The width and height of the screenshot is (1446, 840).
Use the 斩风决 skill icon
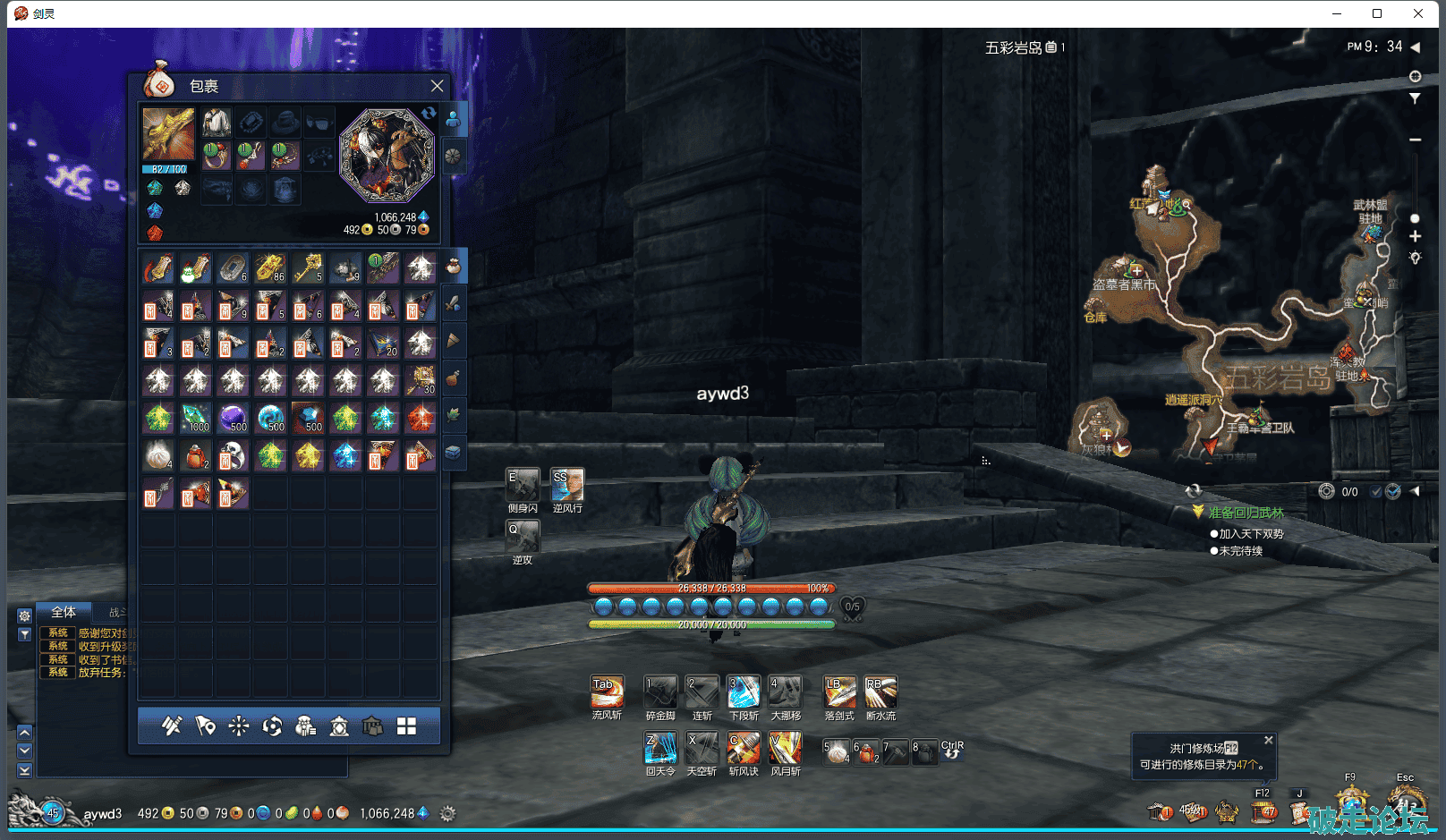[744, 748]
